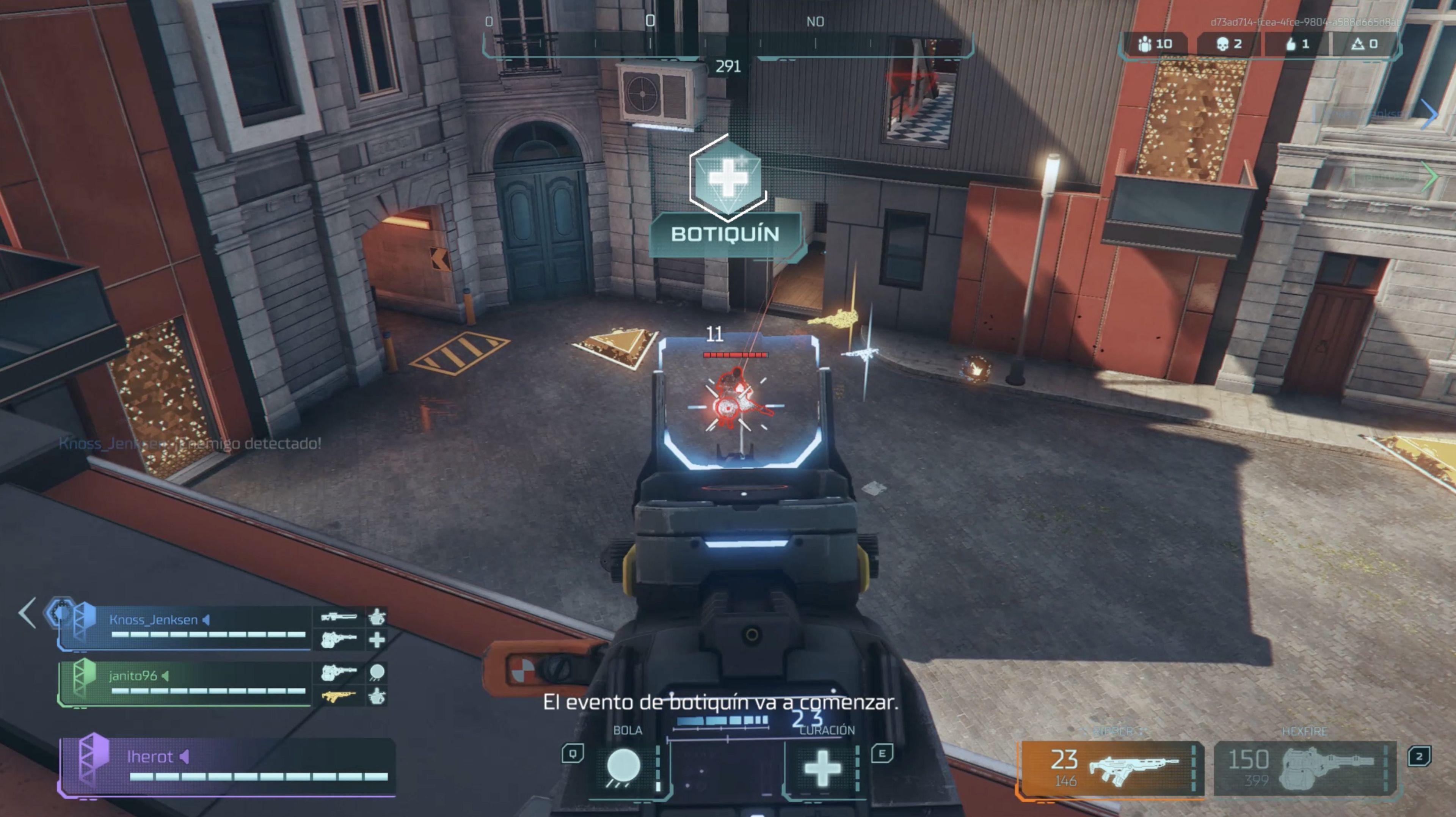Click the skull kills counter icon

pos(1222,44)
